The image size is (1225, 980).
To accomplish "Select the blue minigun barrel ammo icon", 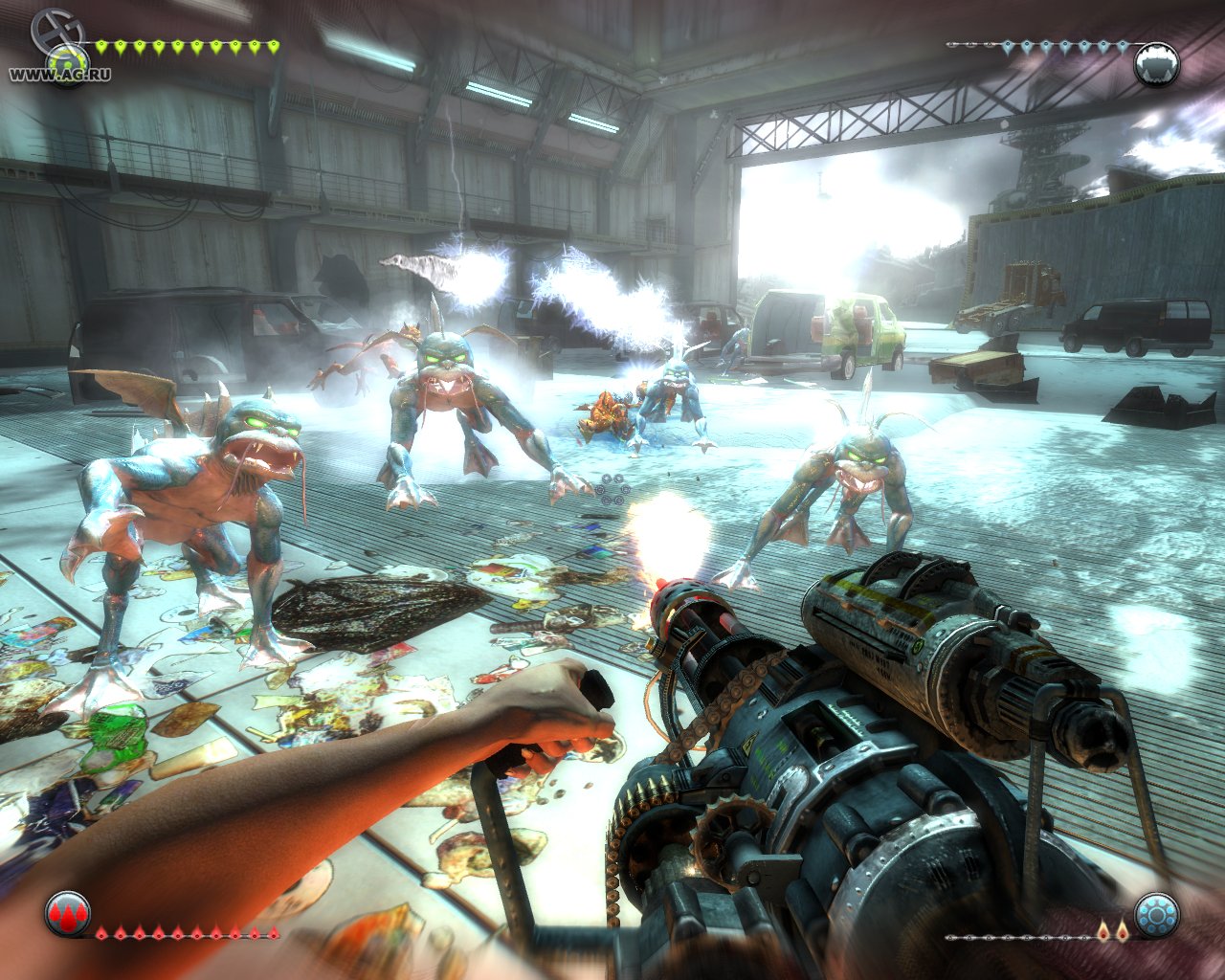I will 1156,916.
